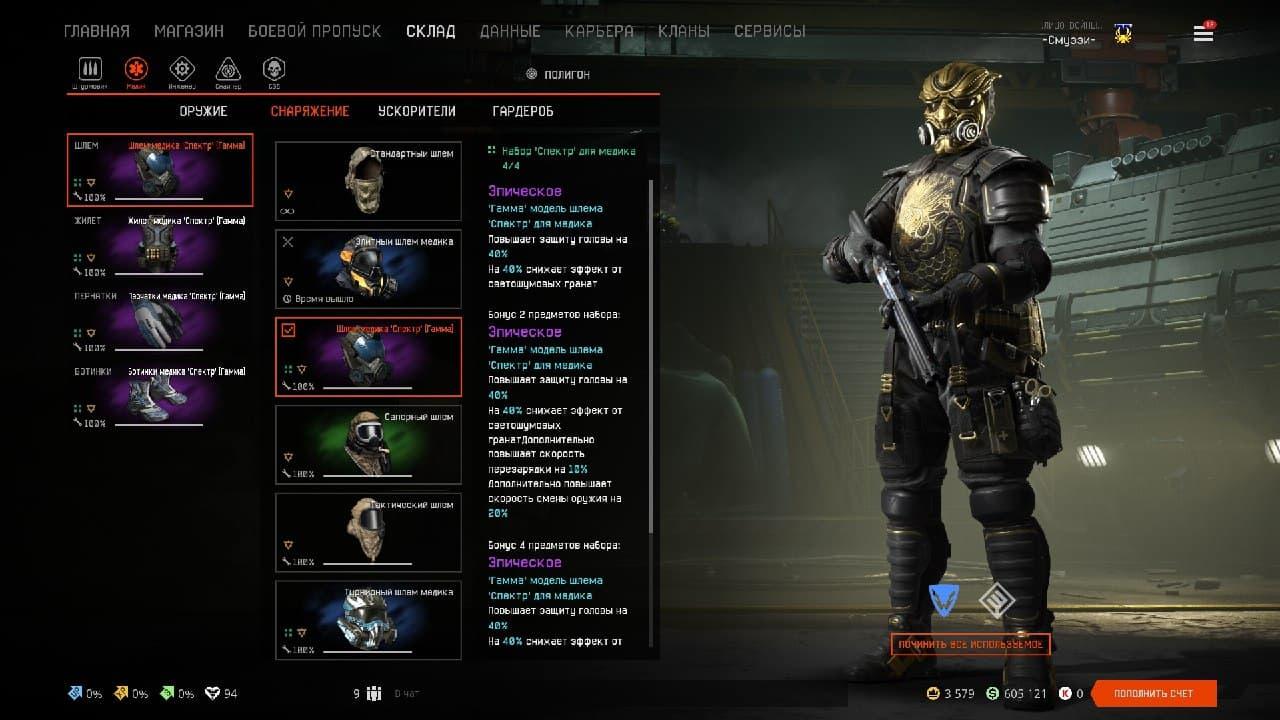Select the equipped Жилет vest slot
Image resolution: width=1280 pixels, height=720 pixels.
tap(160, 245)
